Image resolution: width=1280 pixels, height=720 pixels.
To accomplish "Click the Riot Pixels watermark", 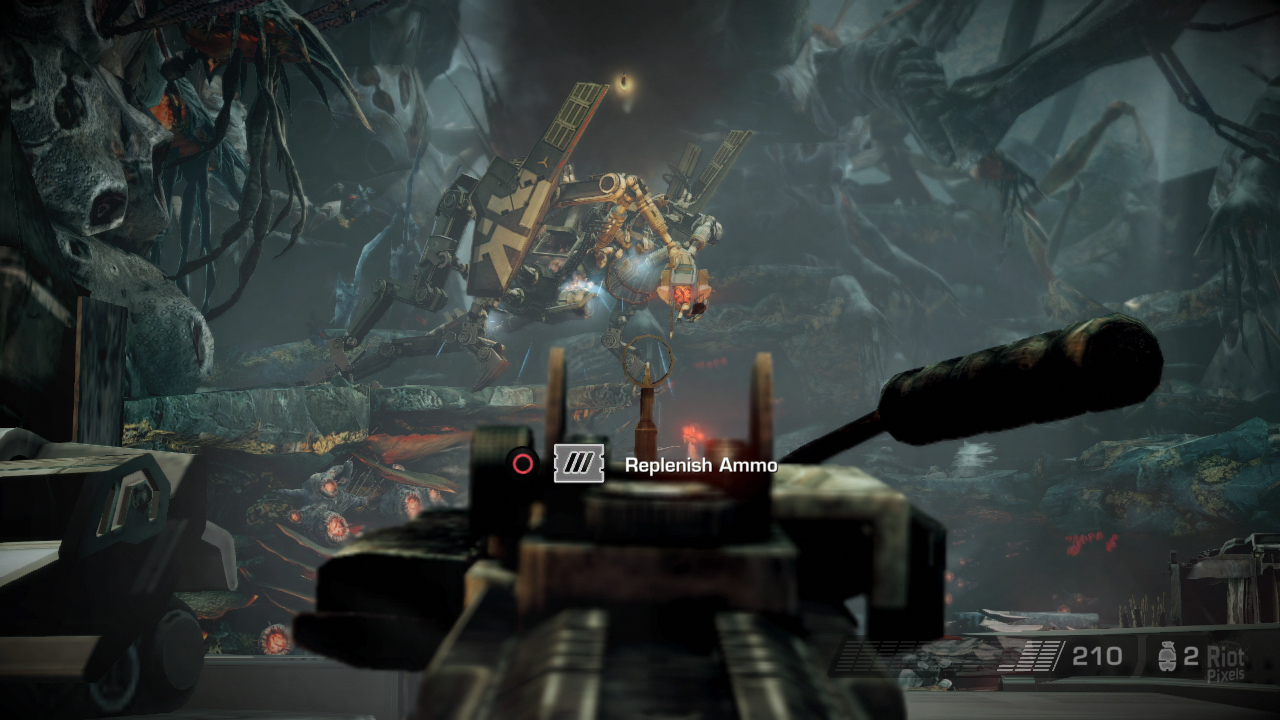I will coord(1227,660).
